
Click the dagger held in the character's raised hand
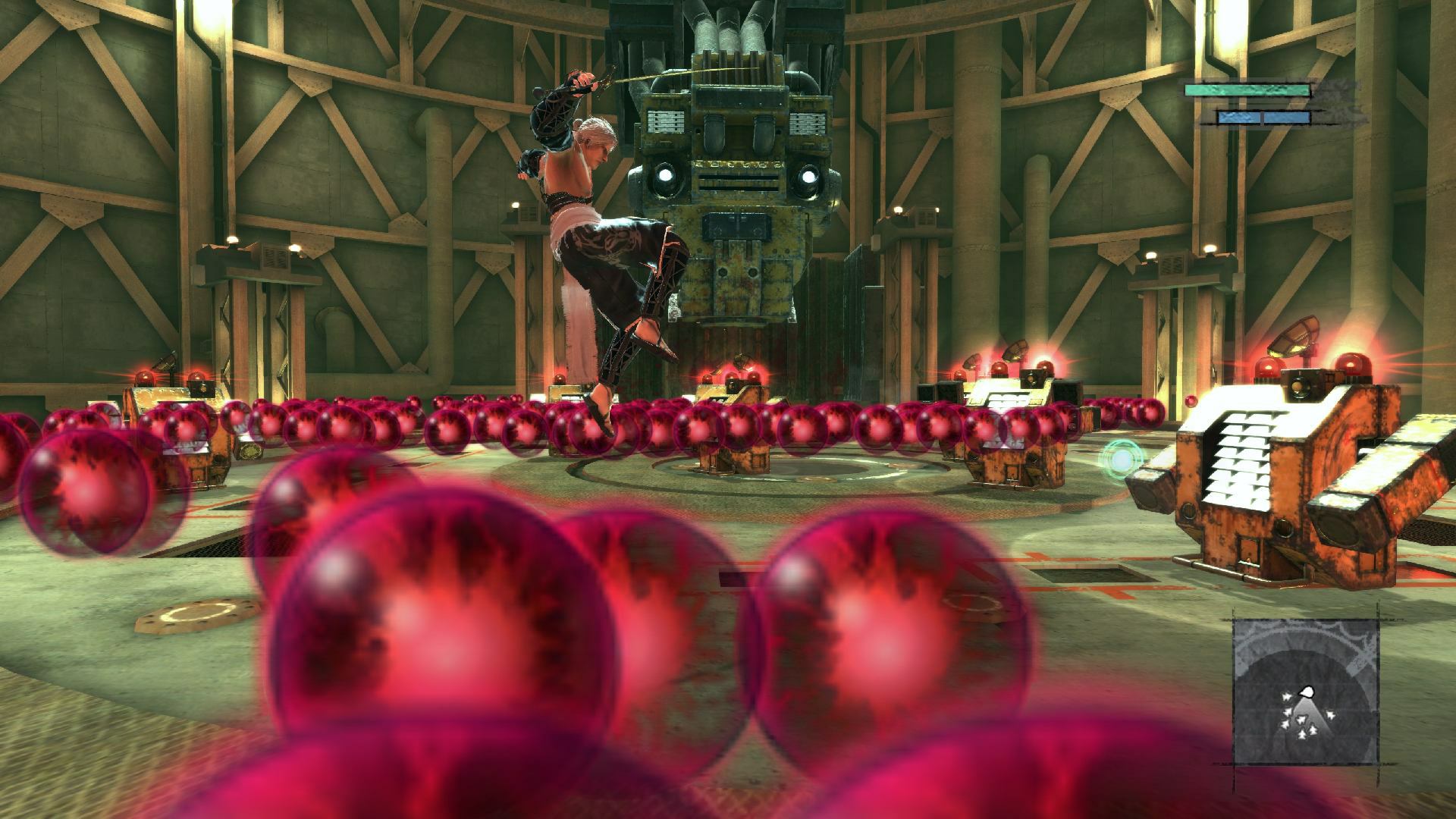[x=590, y=83]
